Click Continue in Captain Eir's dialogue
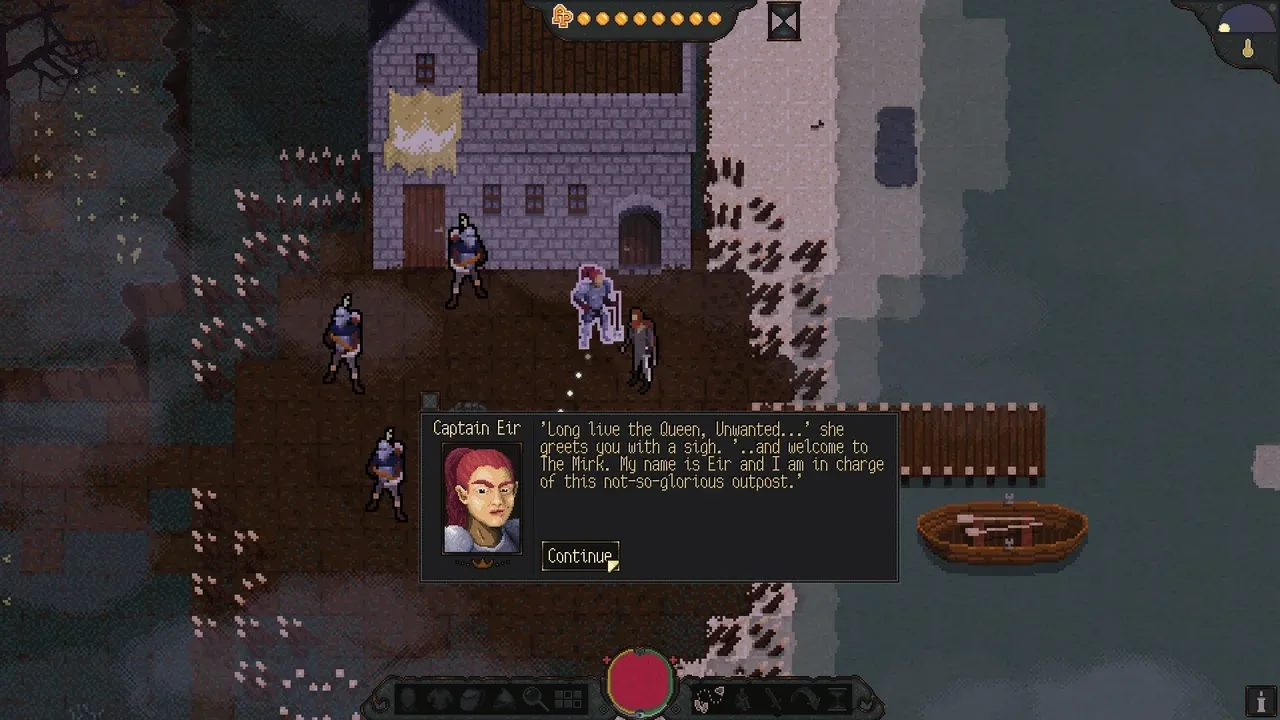Screen dimensions: 1280x720 579,556
